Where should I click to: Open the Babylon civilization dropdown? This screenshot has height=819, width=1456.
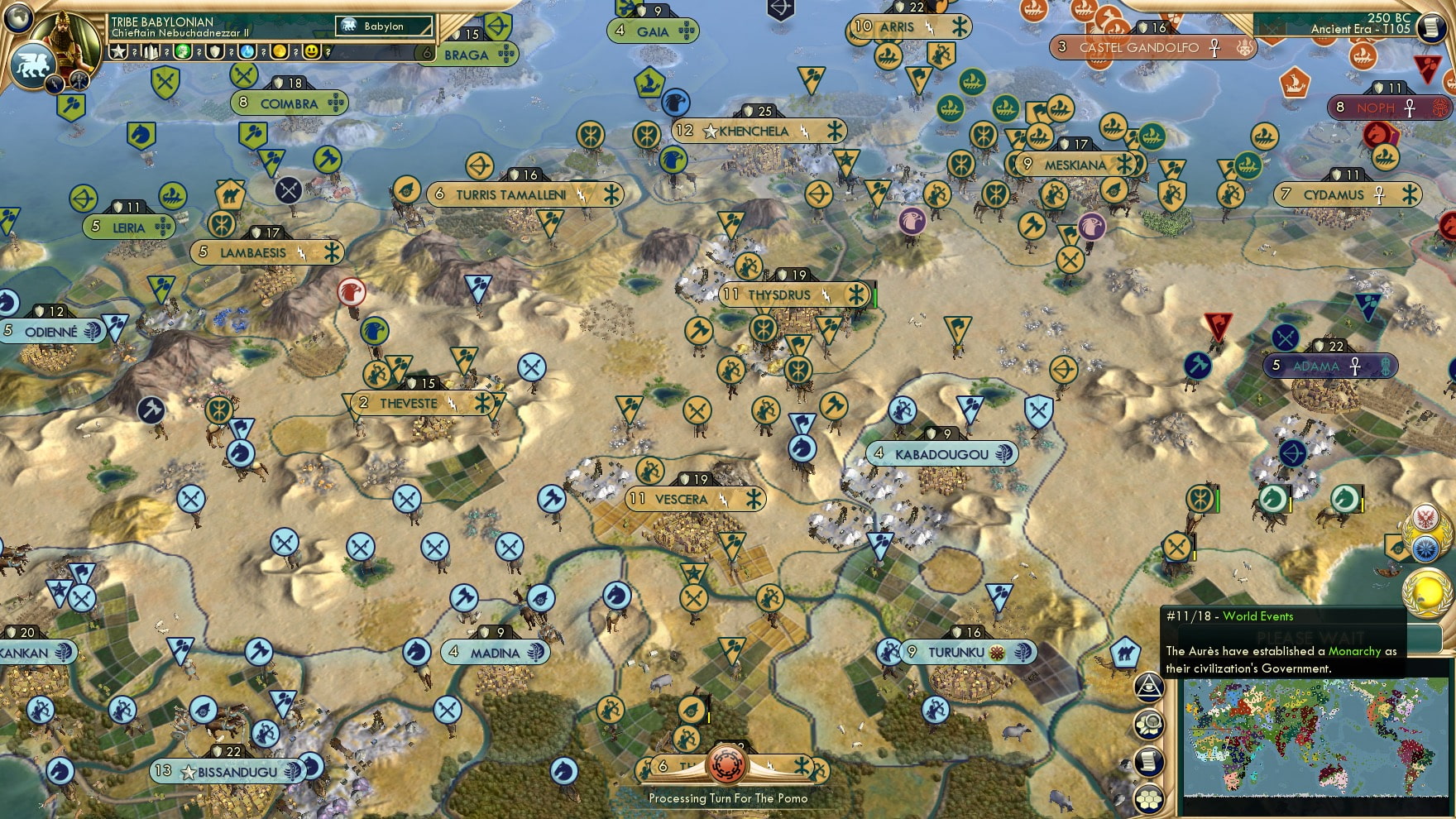point(384,26)
